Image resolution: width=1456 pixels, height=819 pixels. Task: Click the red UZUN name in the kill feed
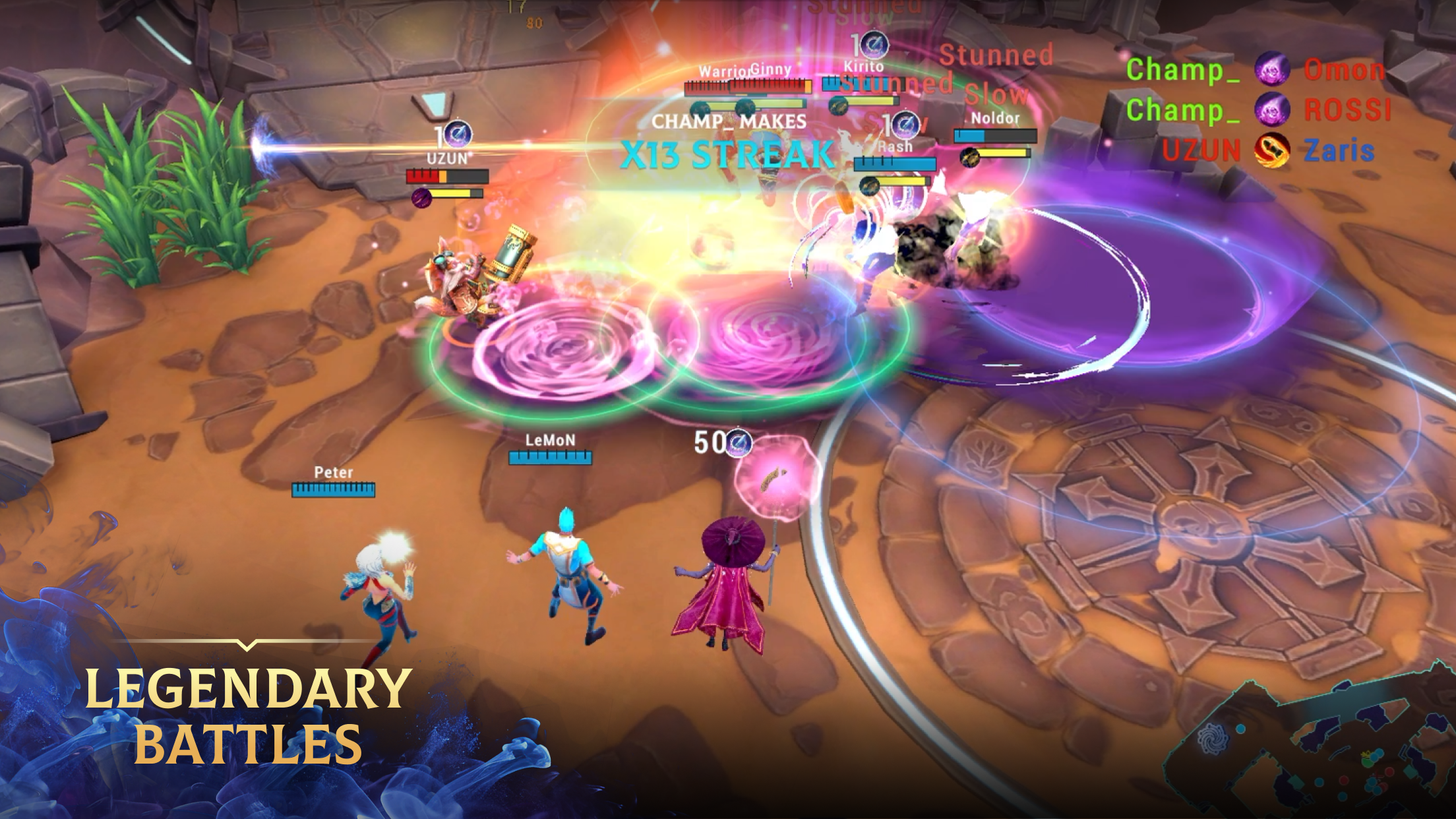pyautogui.click(x=1200, y=148)
